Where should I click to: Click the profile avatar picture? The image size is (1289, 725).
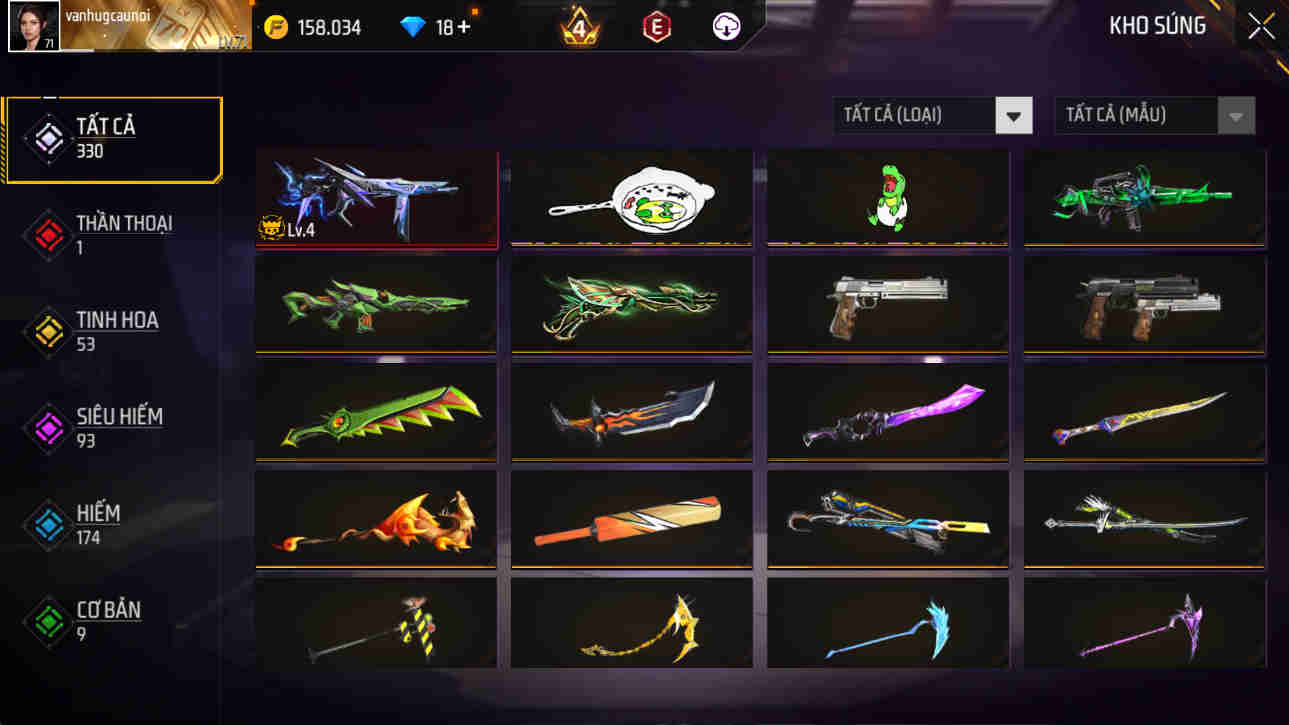click(35, 26)
